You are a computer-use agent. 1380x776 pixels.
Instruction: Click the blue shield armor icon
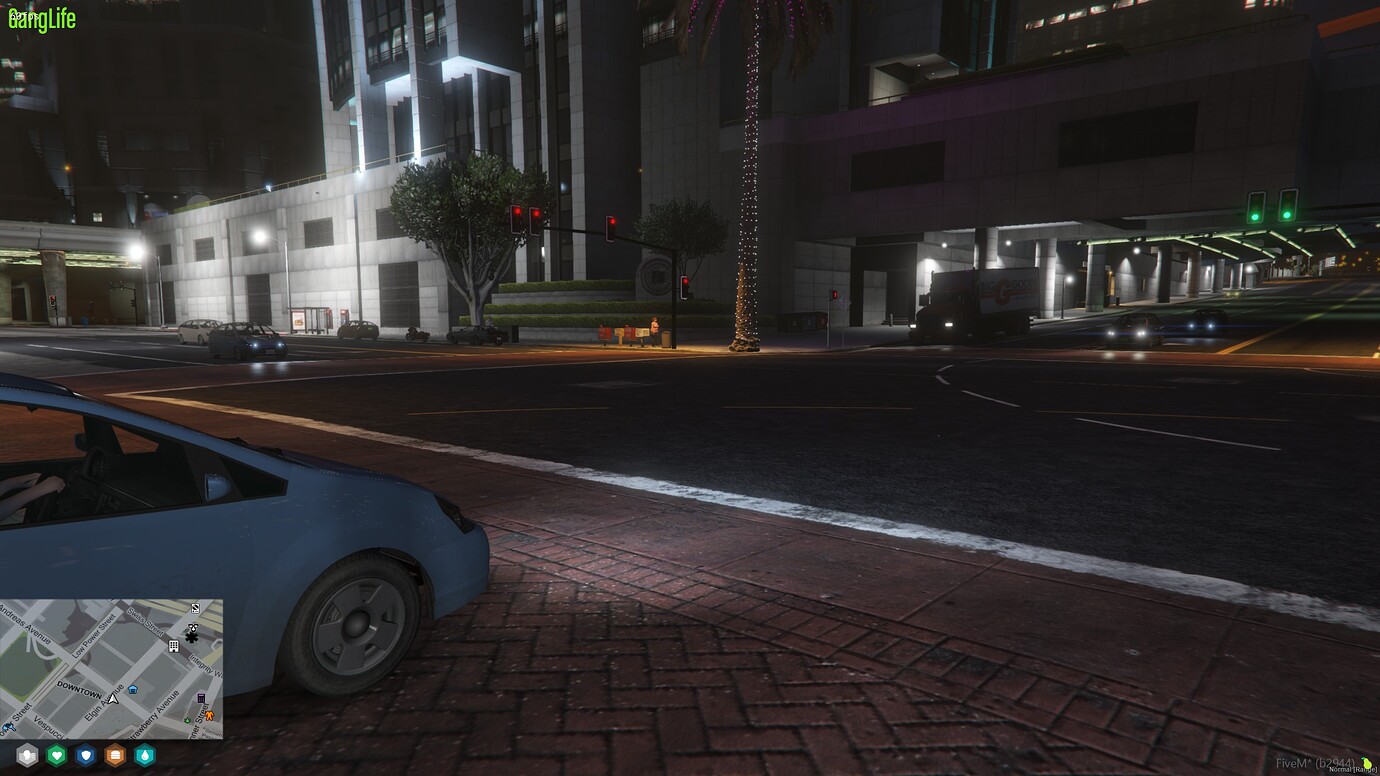(x=83, y=755)
